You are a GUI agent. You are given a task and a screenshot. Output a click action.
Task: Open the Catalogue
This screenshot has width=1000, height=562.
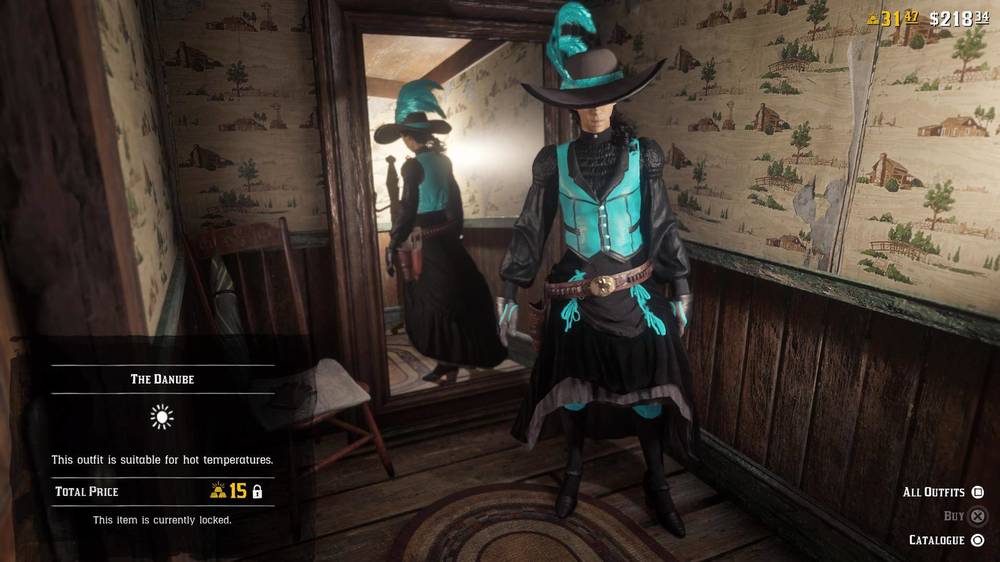coord(946,540)
